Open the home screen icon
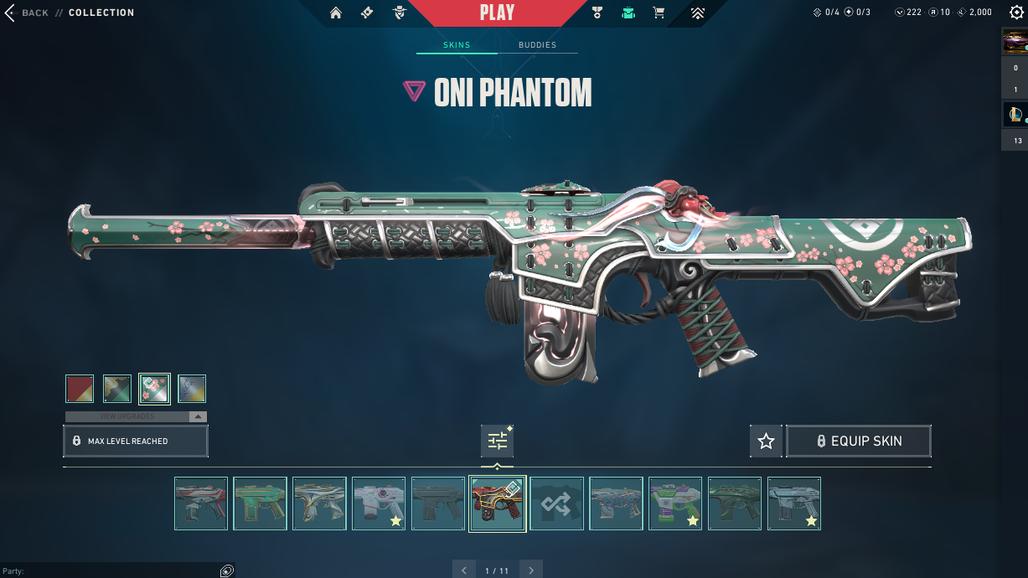 [336, 13]
